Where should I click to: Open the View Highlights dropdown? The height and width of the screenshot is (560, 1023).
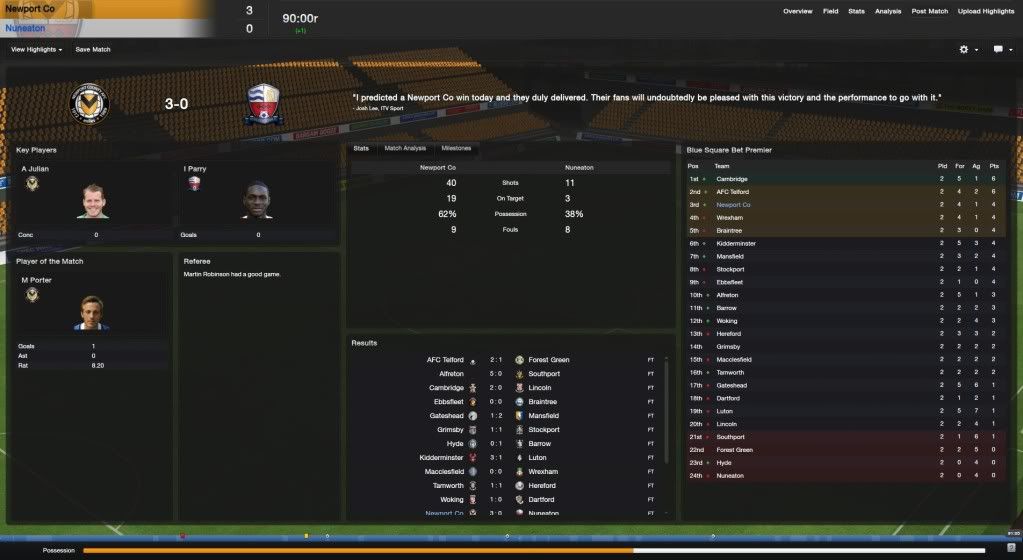coord(37,49)
